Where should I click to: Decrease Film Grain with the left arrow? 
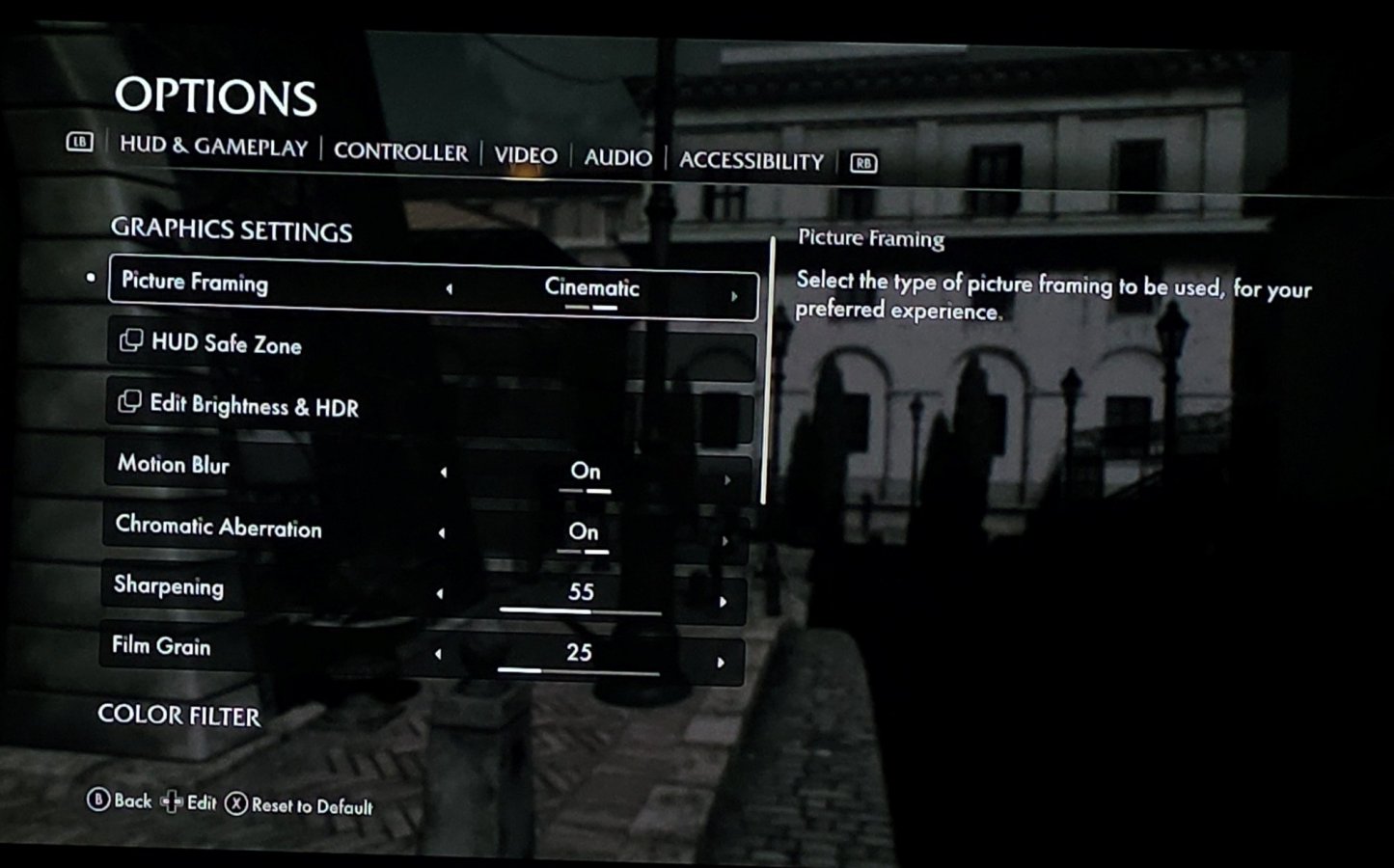tap(438, 654)
